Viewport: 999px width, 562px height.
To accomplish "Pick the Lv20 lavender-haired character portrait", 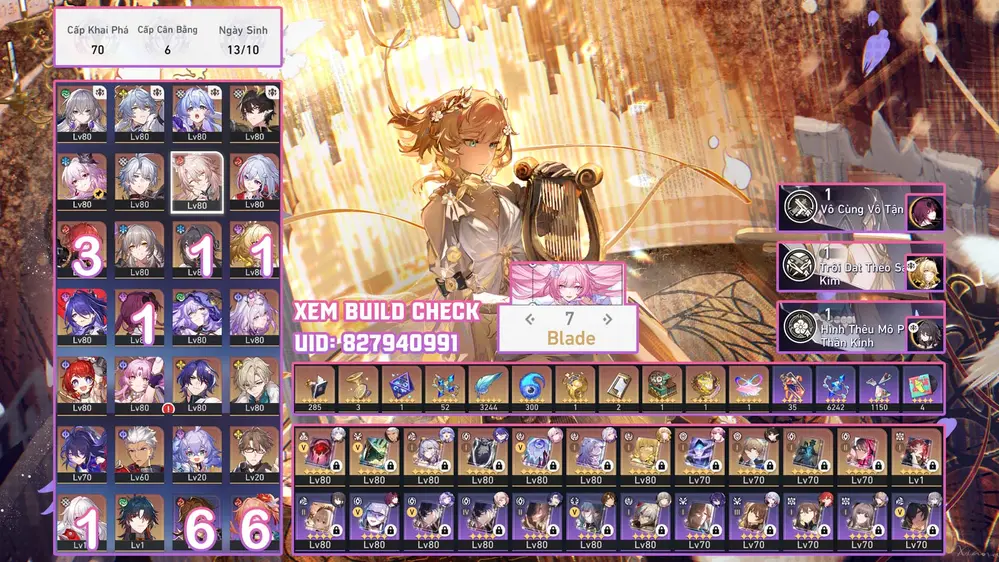I will (196, 452).
